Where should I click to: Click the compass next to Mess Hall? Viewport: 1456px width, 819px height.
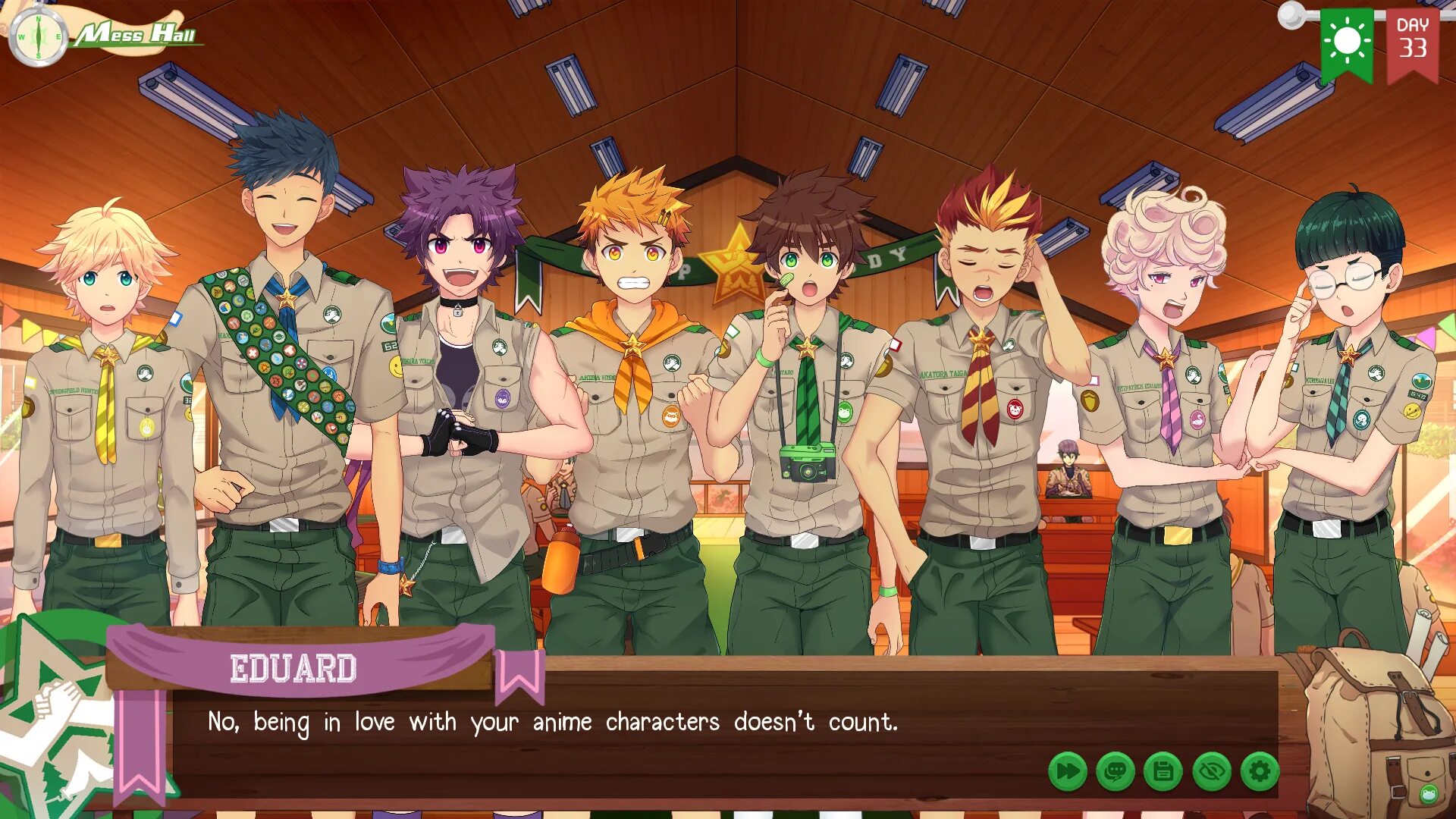pos(38,36)
